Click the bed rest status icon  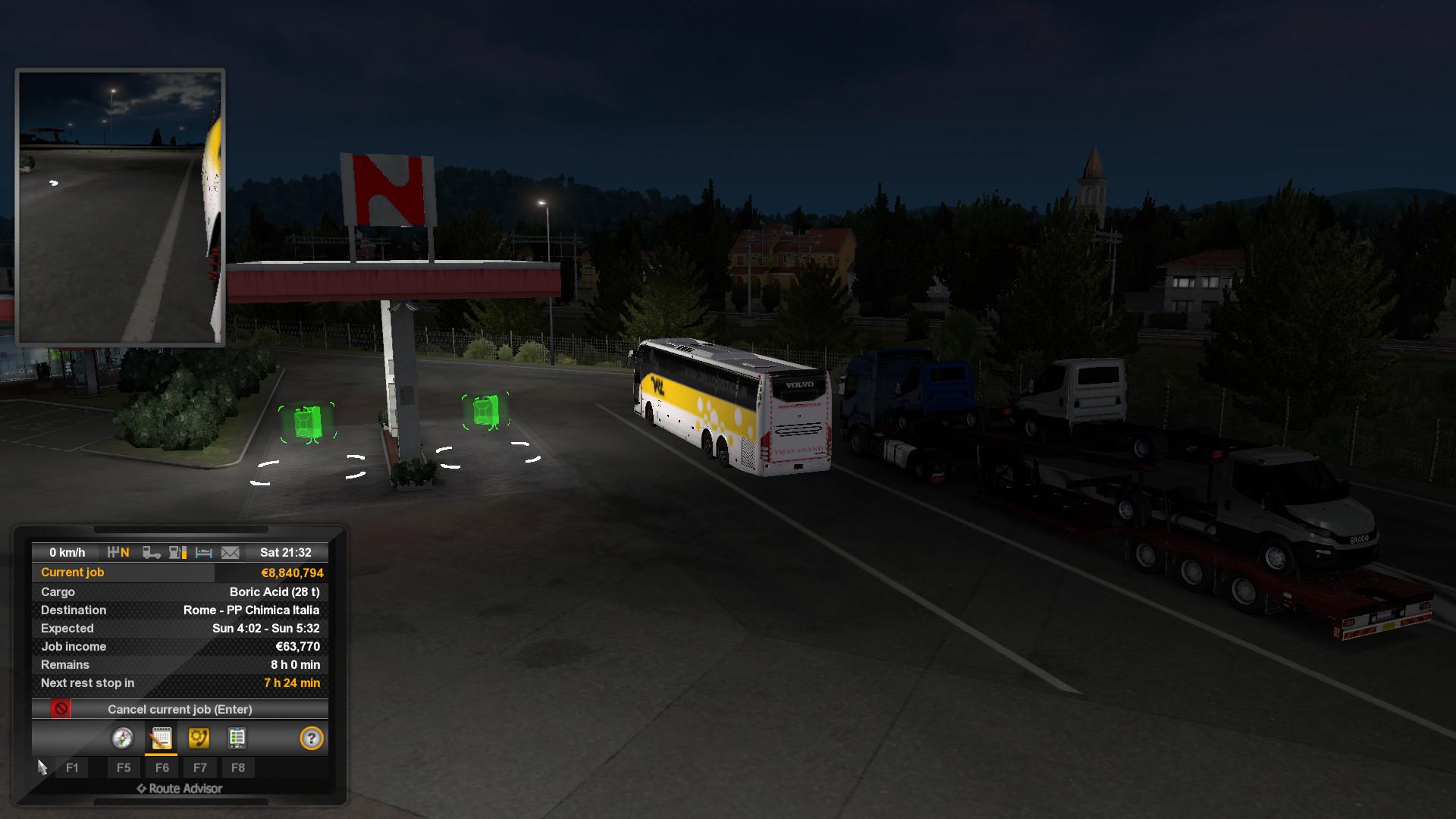[x=203, y=553]
